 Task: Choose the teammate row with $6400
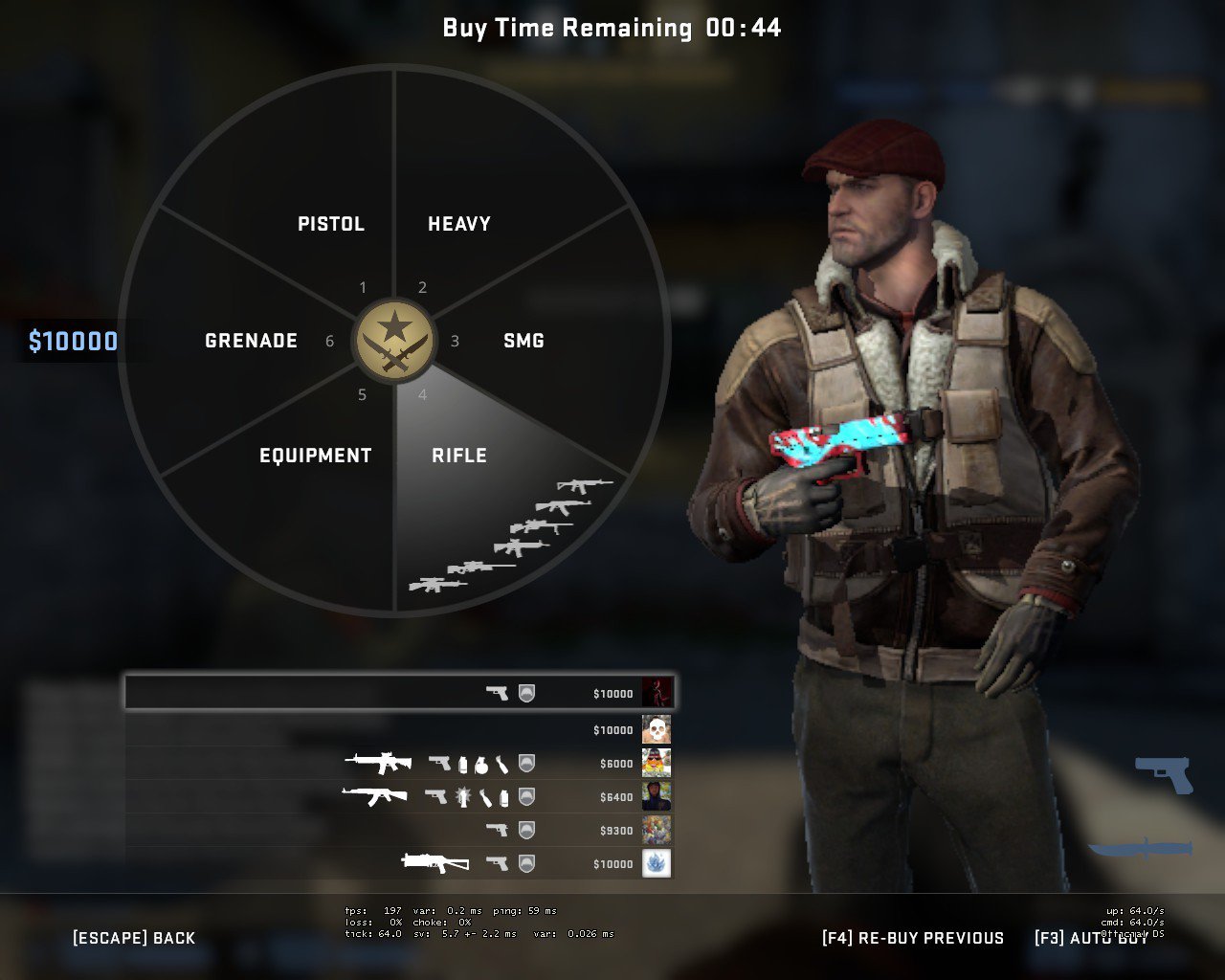pyautogui.click(x=398, y=796)
